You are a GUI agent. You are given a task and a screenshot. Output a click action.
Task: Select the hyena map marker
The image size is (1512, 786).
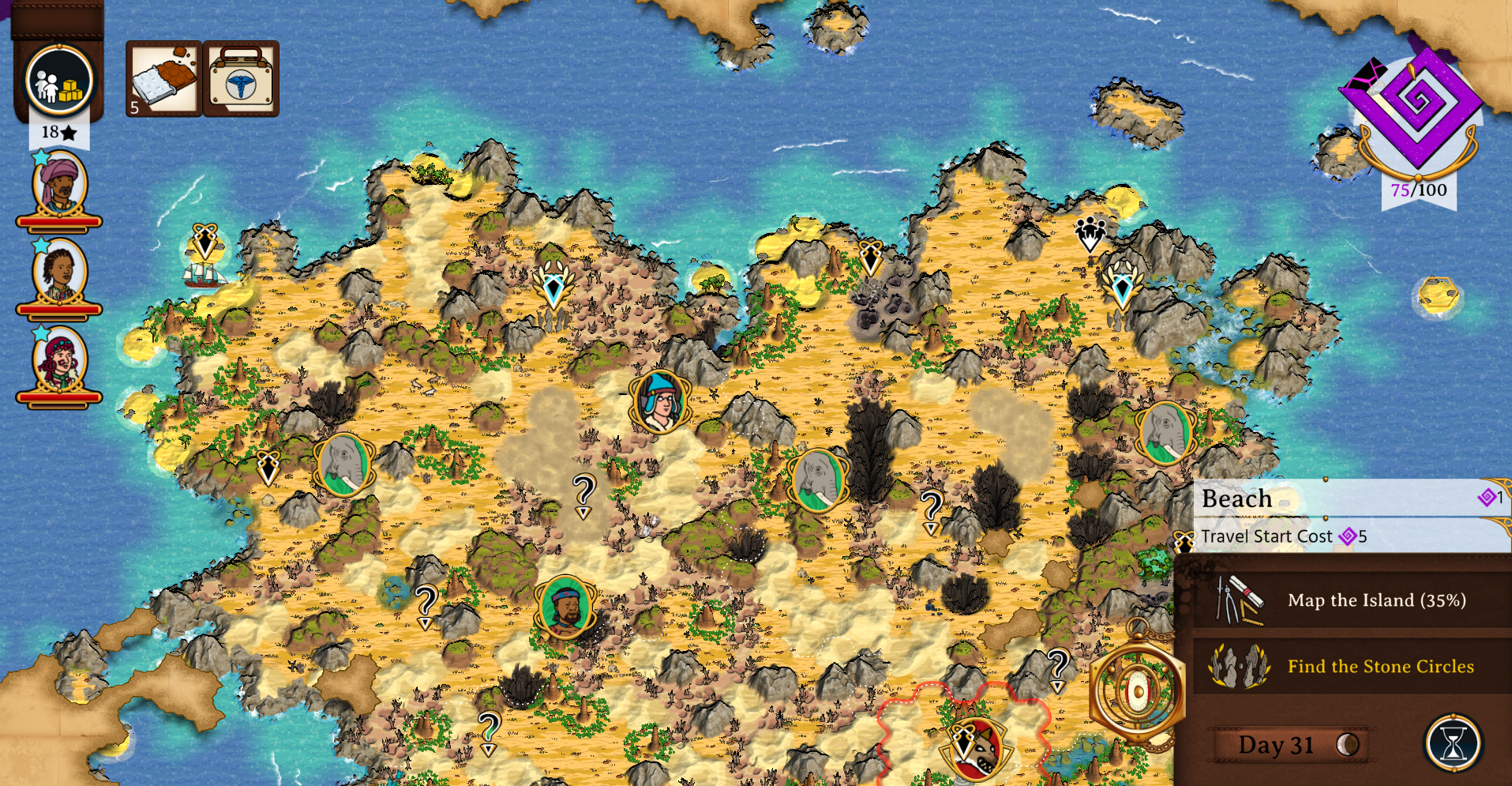tap(977, 749)
